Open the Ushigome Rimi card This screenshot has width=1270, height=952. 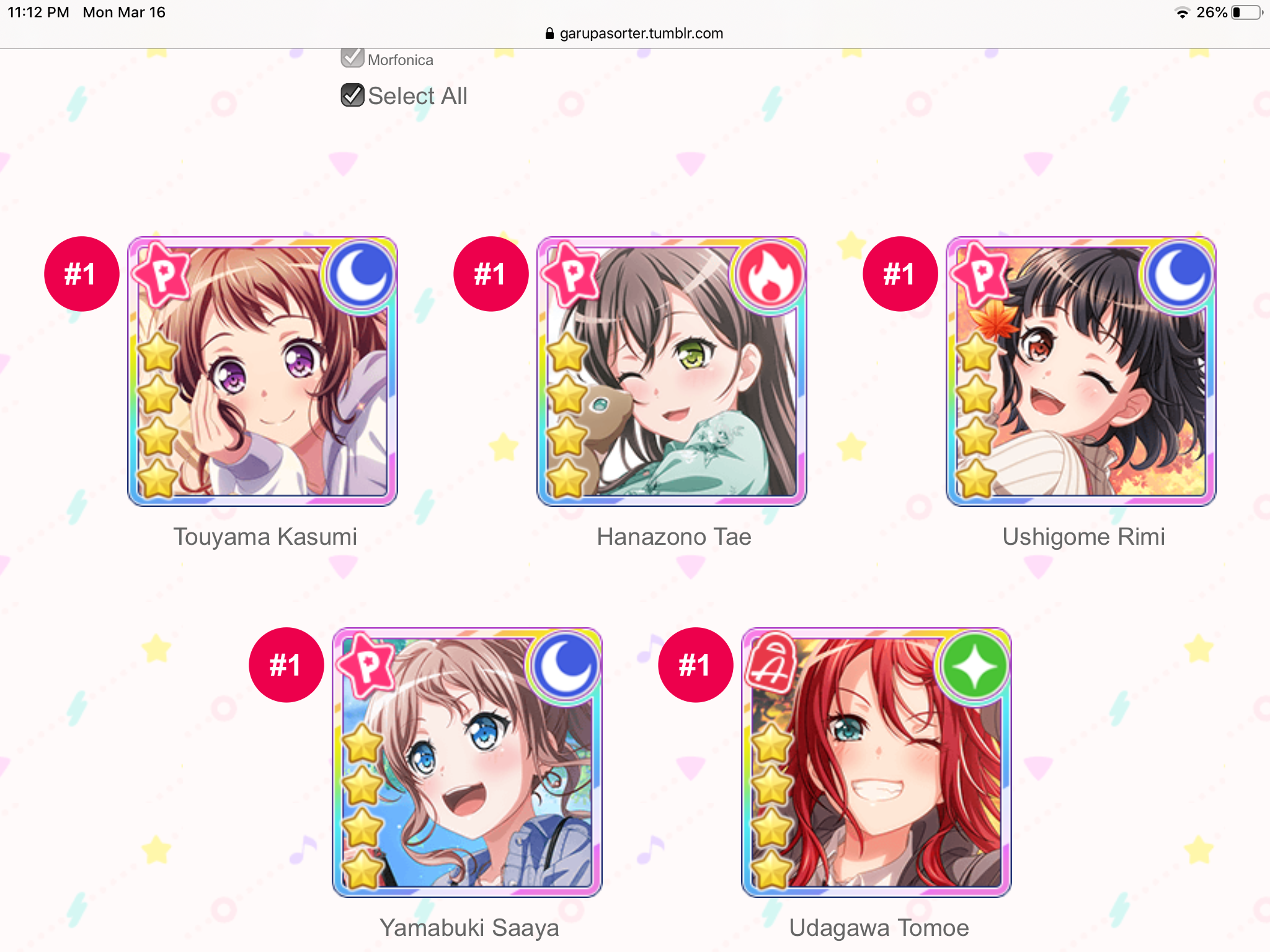pyautogui.click(x=1081, y=371)
